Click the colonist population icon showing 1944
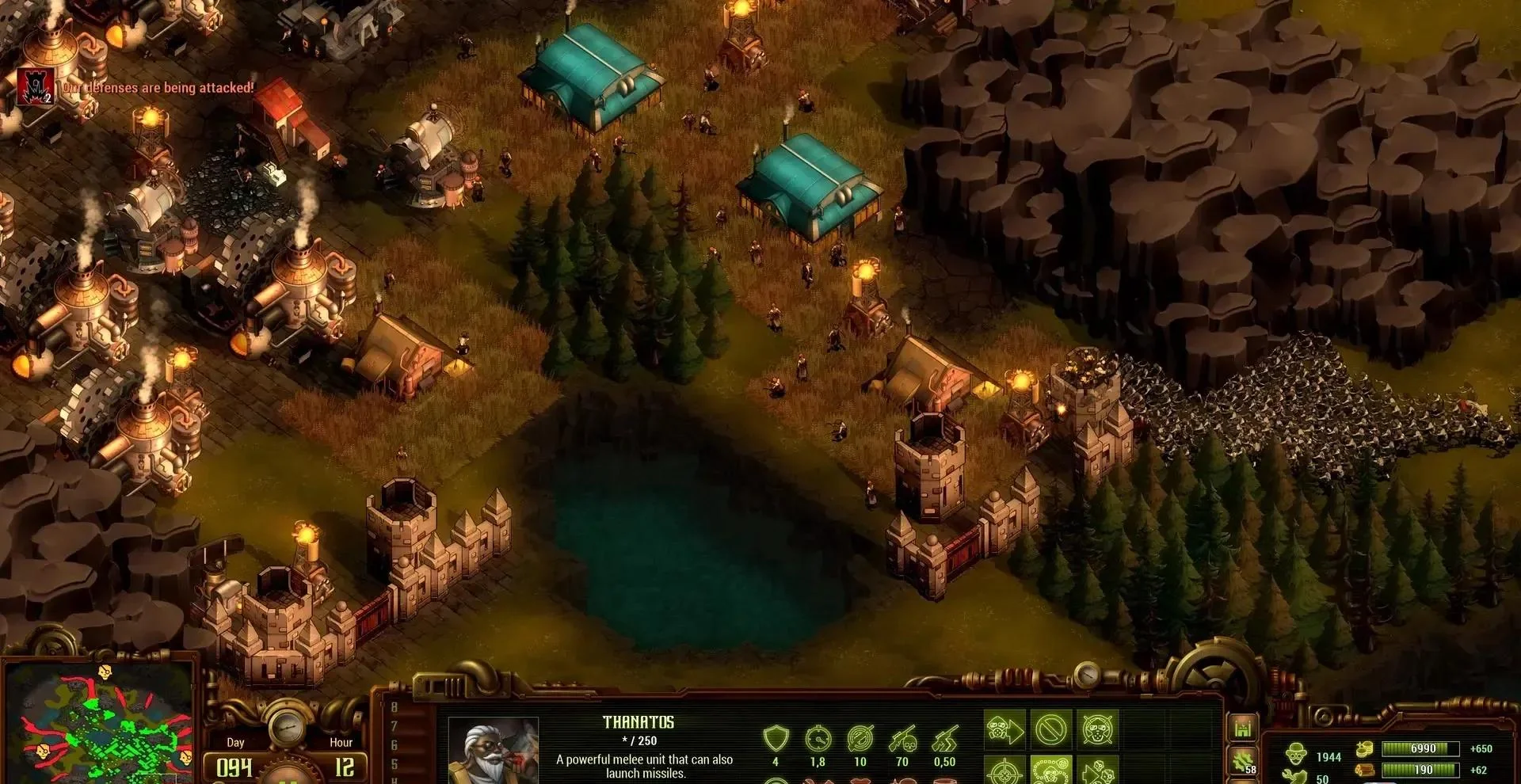This screenshot has height=784, width=1521. pyautogui.click(x=1296, y=752)
